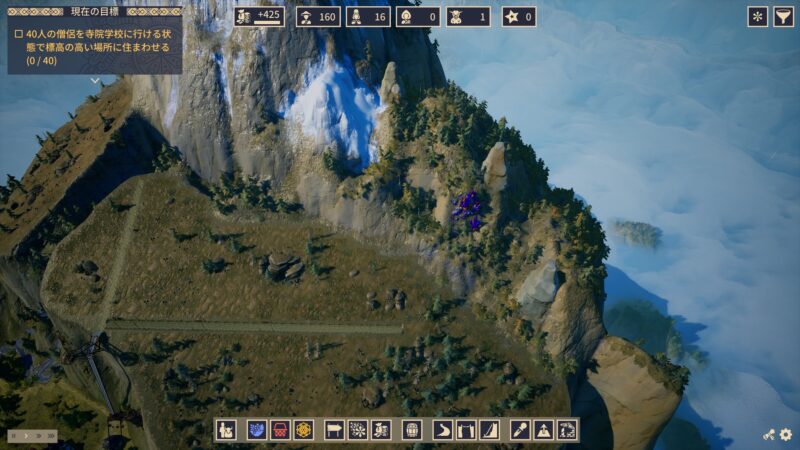The image size is (800, 450).
Task: Toggle the snowflake overlay button
Action: [758, 16]
